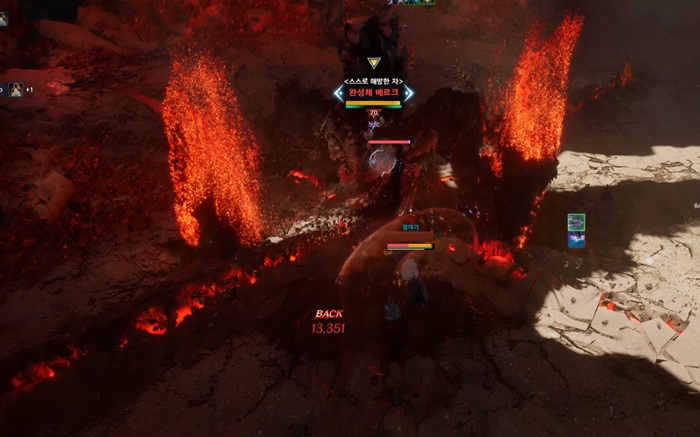Viewport: 700px width, 437px height.
Task: Click the party buff icon marked +1
Action: (18, 89)
